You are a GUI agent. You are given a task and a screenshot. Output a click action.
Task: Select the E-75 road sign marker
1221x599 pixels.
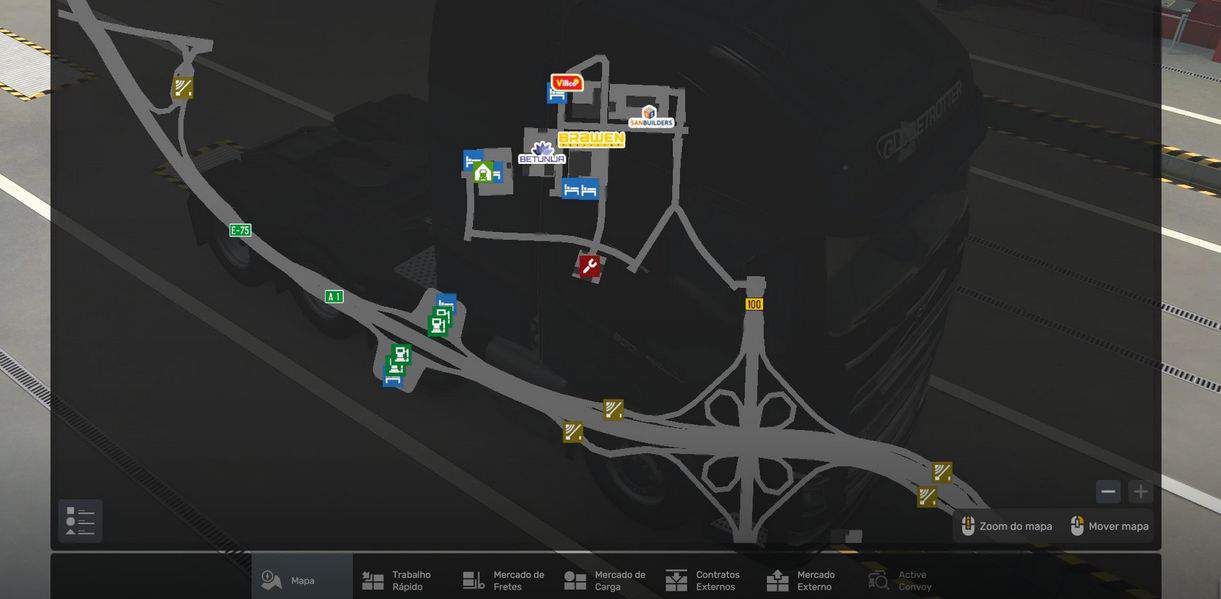click(x=240, y=230)
